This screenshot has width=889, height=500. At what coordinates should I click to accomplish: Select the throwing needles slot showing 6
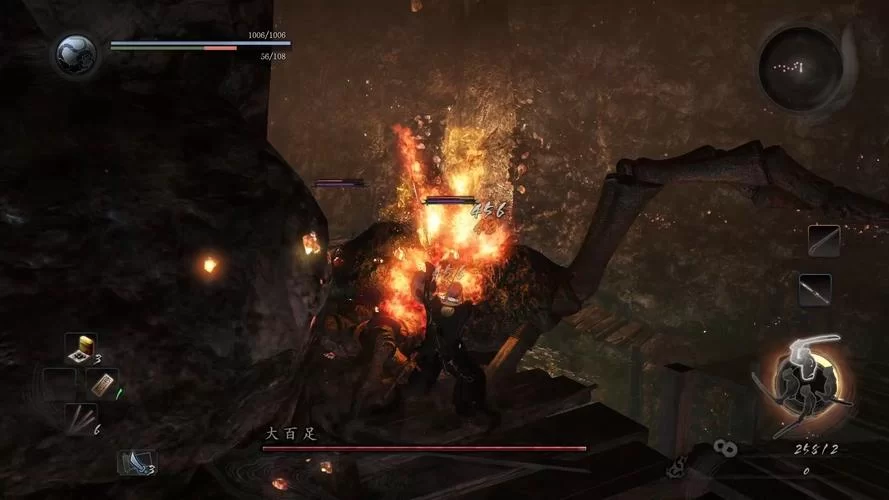[80, 418]
